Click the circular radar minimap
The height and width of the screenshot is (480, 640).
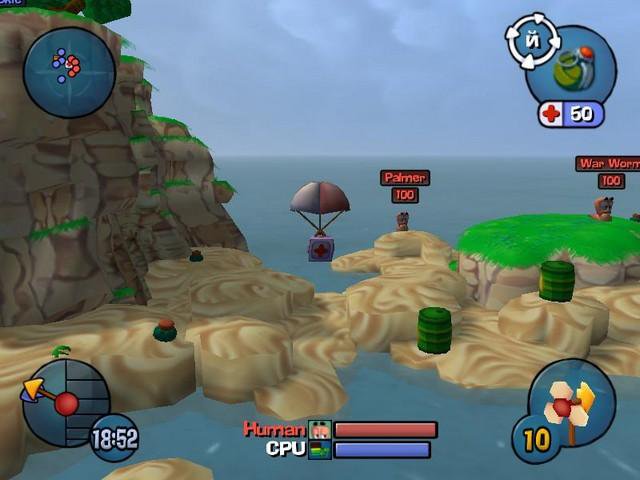pyautogui.click(x=69, y=69)
